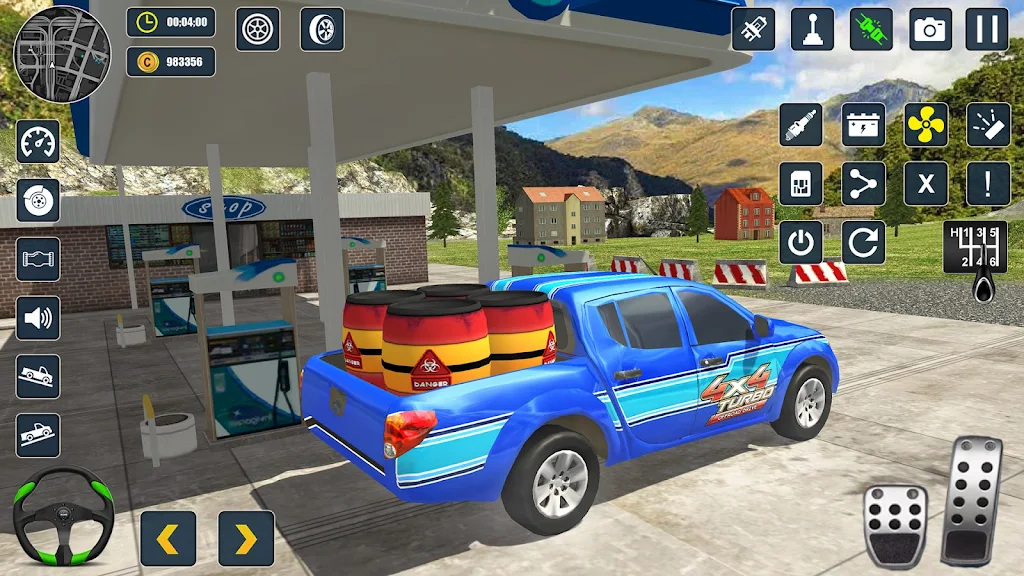
Task: Toggle the green plug connector button
Action: [871, 29]
